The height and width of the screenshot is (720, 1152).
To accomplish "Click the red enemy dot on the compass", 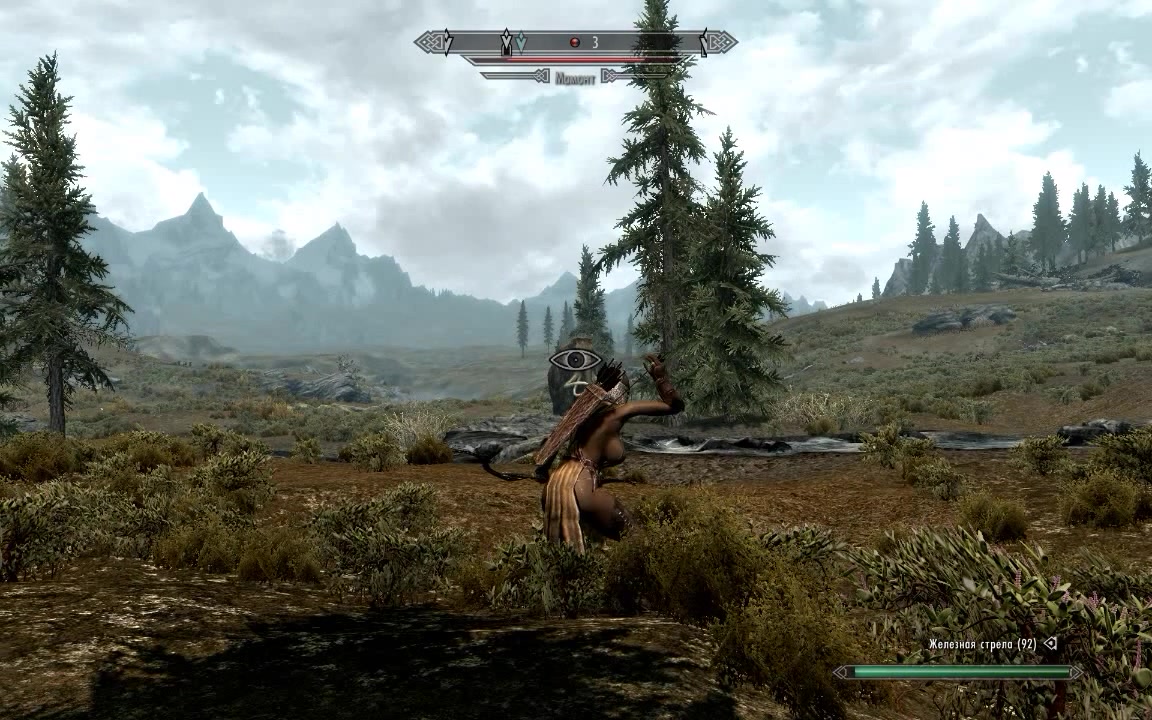I will [575, 42].
